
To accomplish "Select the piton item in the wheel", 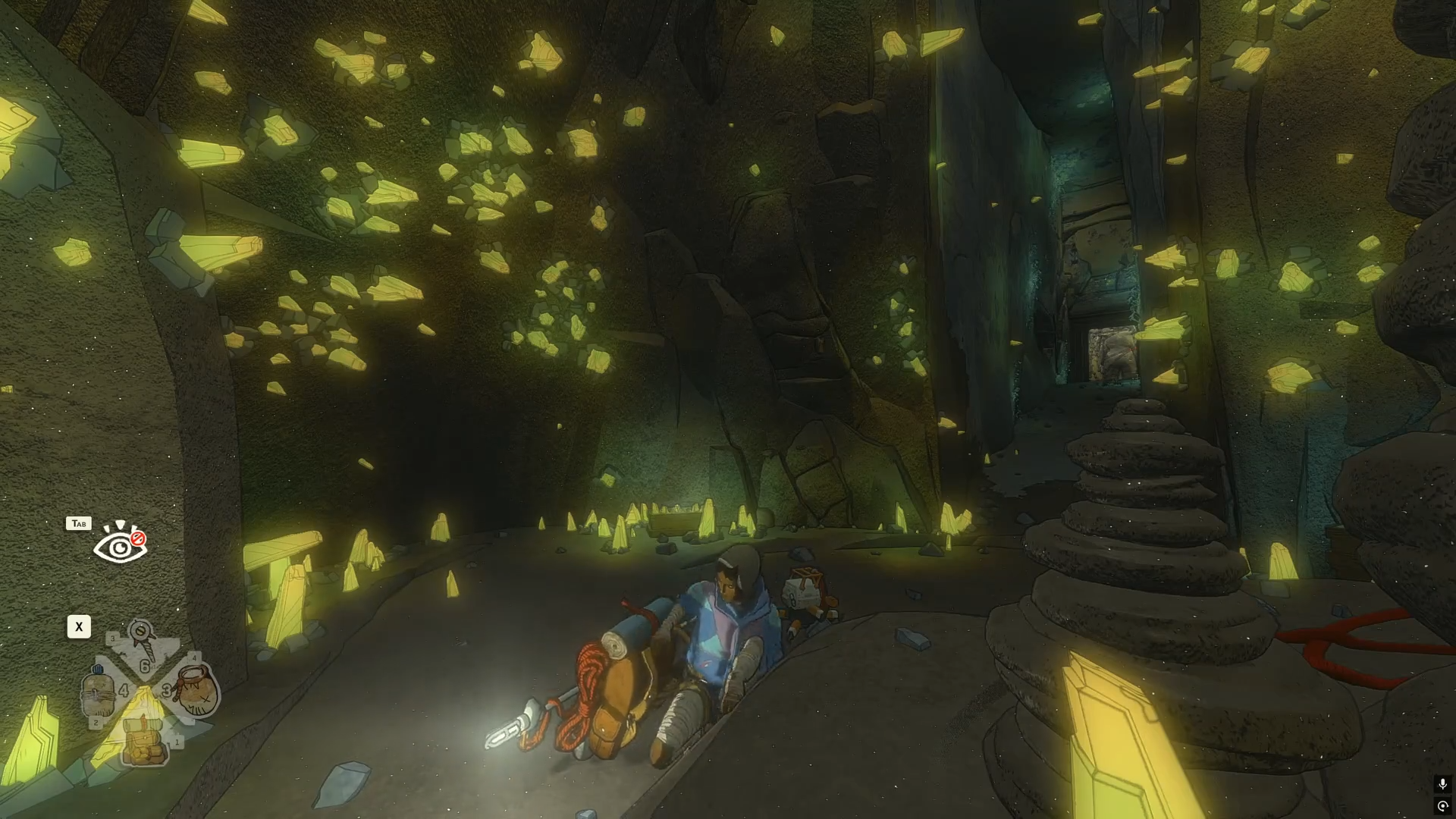I will pos(143,645).
